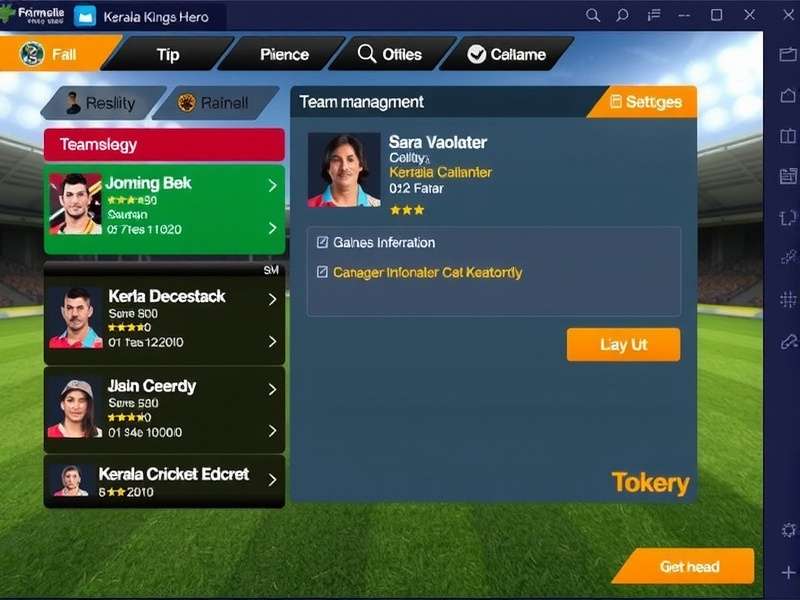Pick the Jiain Ceerdy player row

[x=164, y=410]
